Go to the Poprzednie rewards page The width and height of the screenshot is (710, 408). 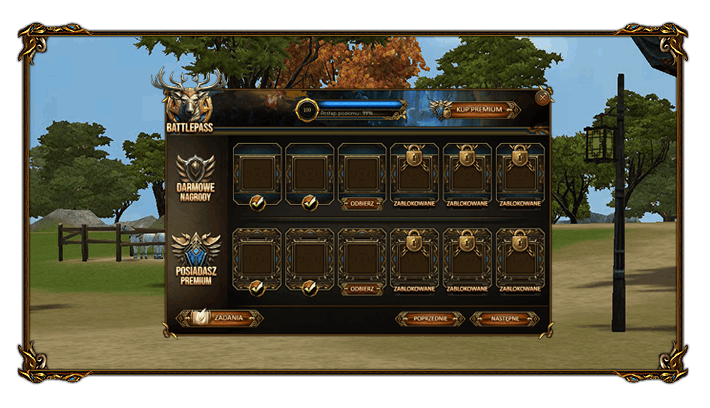pyautogui.click(x=429, y=318)
